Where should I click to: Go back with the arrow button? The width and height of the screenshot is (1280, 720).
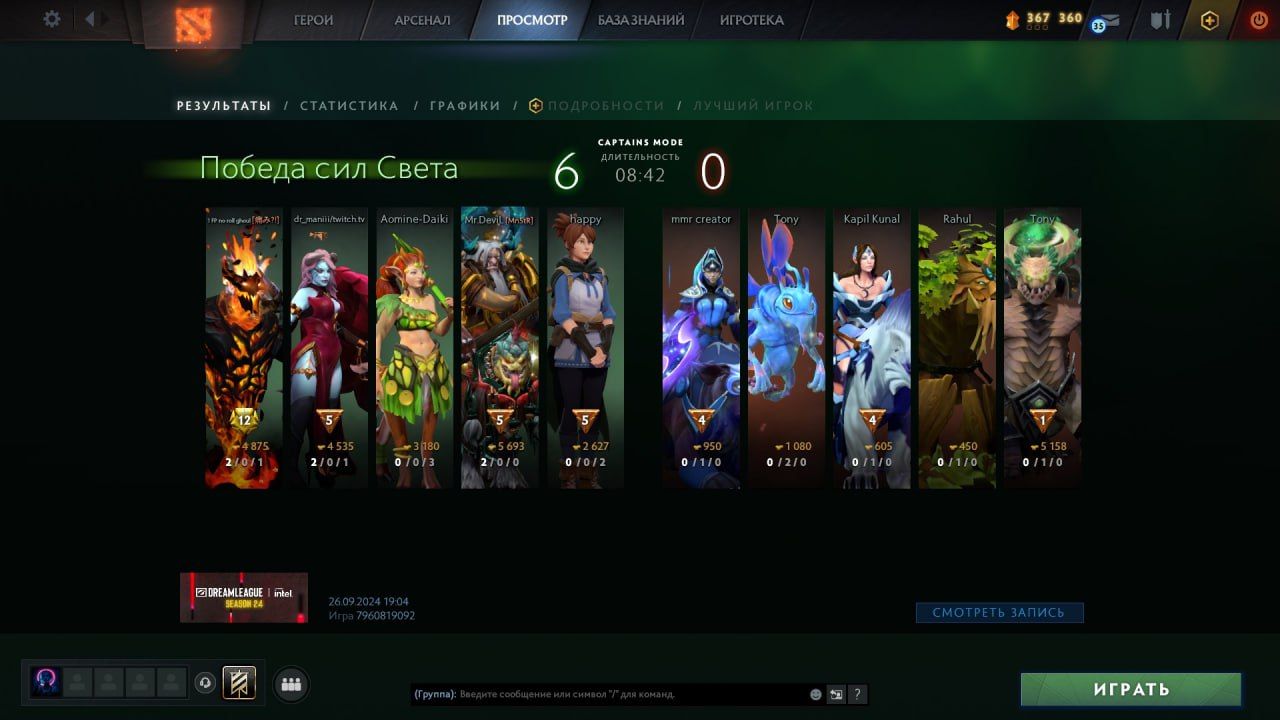(90, 19)
